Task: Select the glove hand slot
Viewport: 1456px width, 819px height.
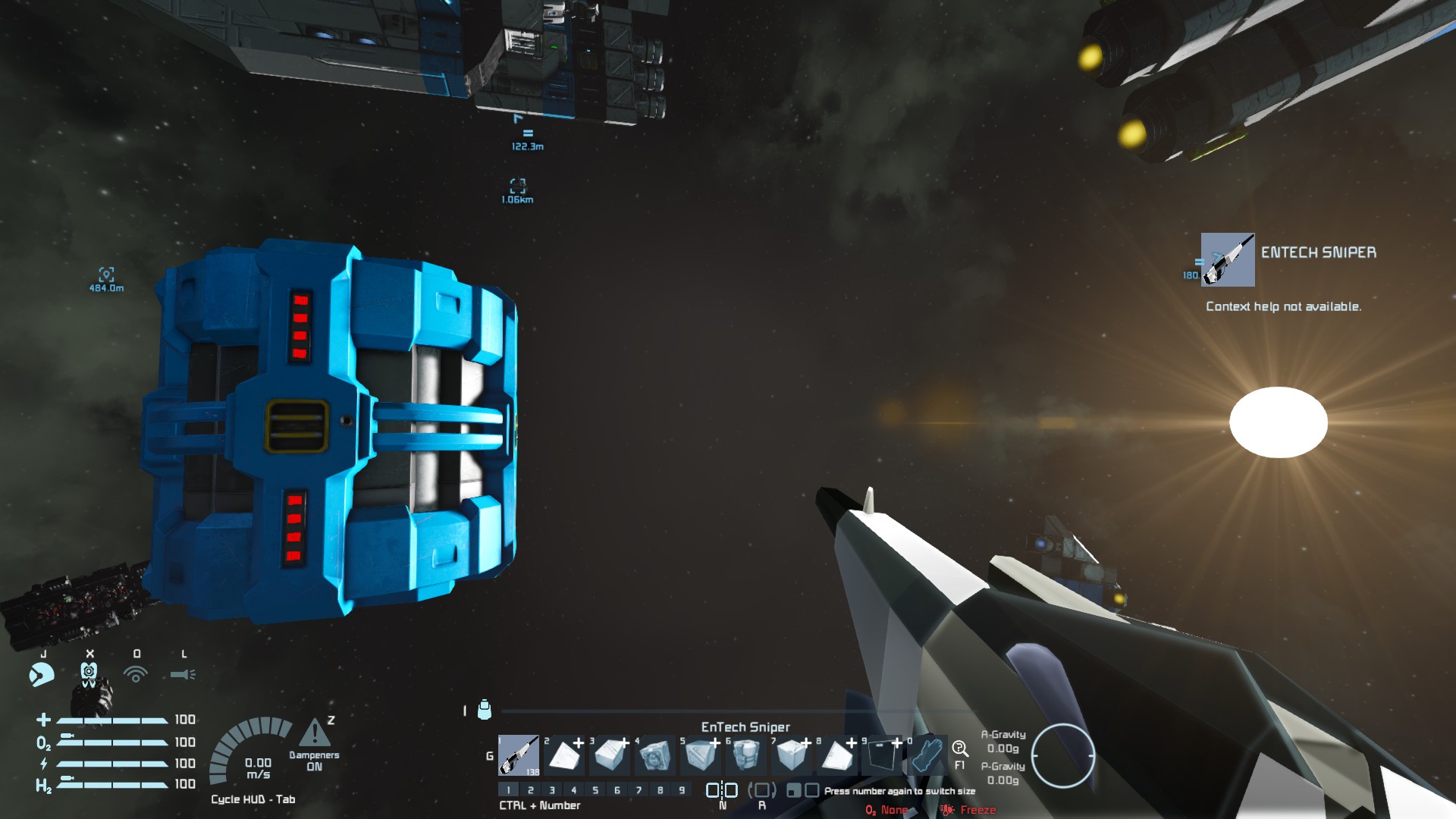Action: 927,755
